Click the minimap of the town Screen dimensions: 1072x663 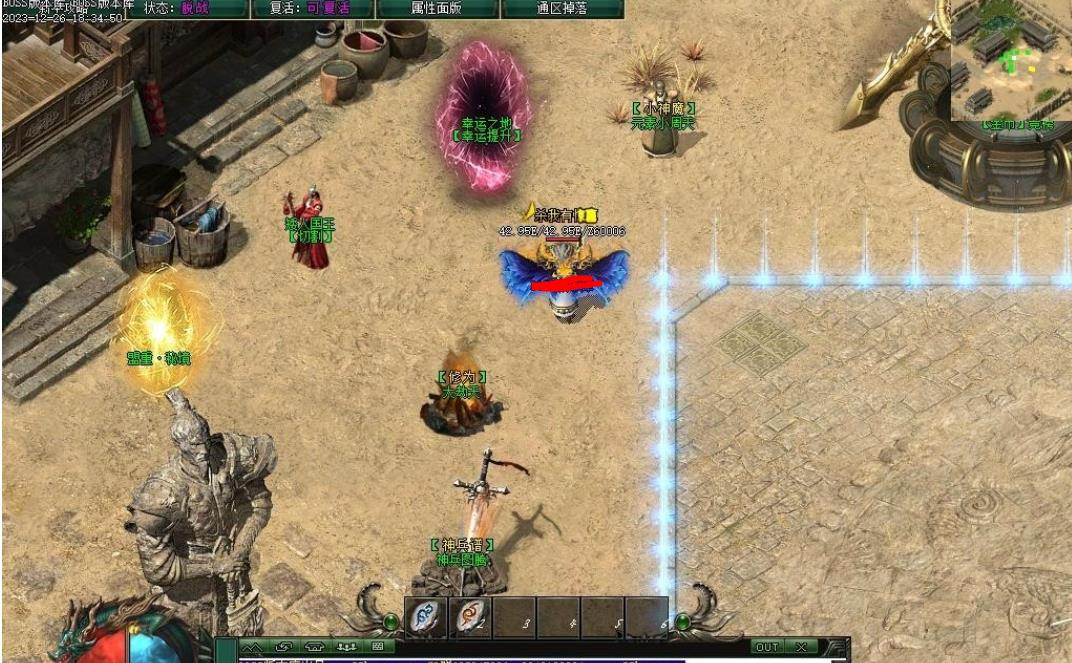[x=1009, y=62]
